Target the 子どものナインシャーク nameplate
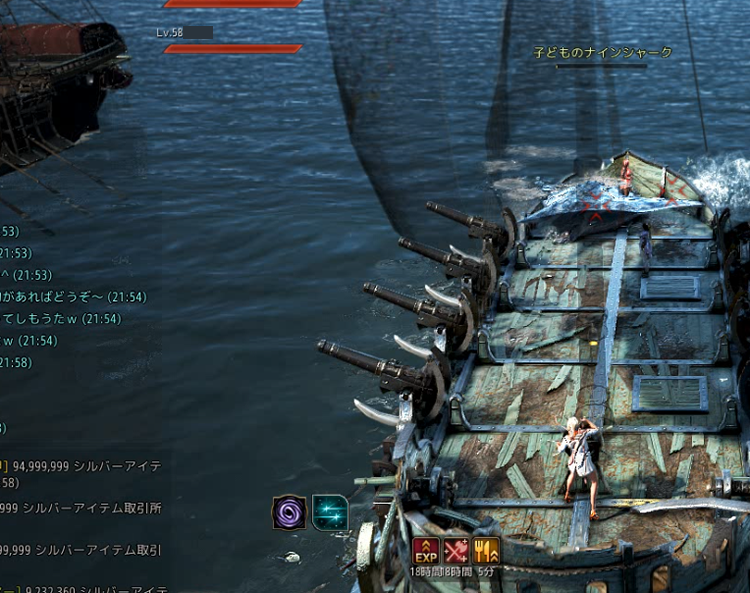750x593 pixels. [601, 52]
